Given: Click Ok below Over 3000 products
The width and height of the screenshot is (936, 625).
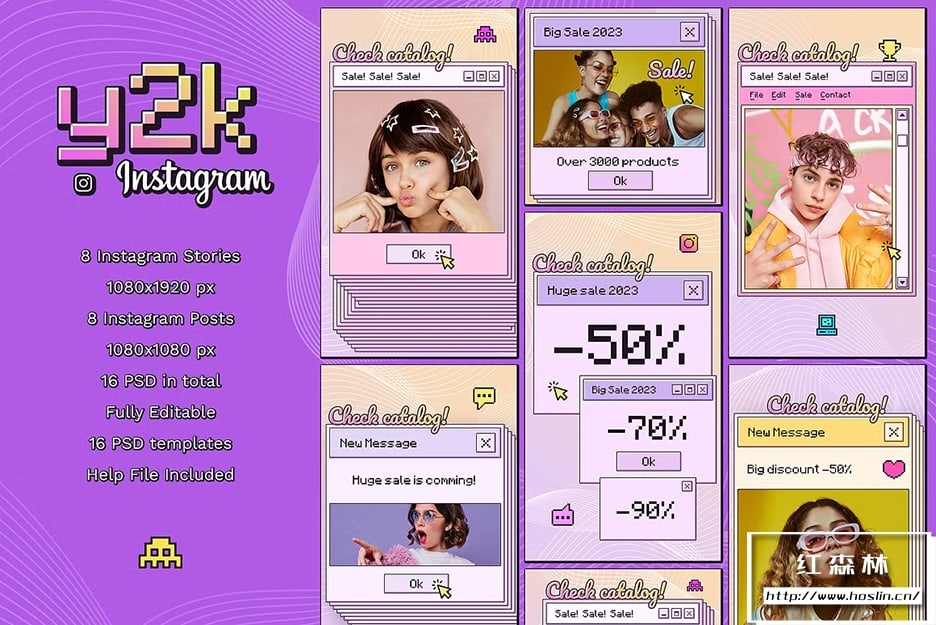Looking at the screenshot, I should pyautogui.click(x=620, y=181).
